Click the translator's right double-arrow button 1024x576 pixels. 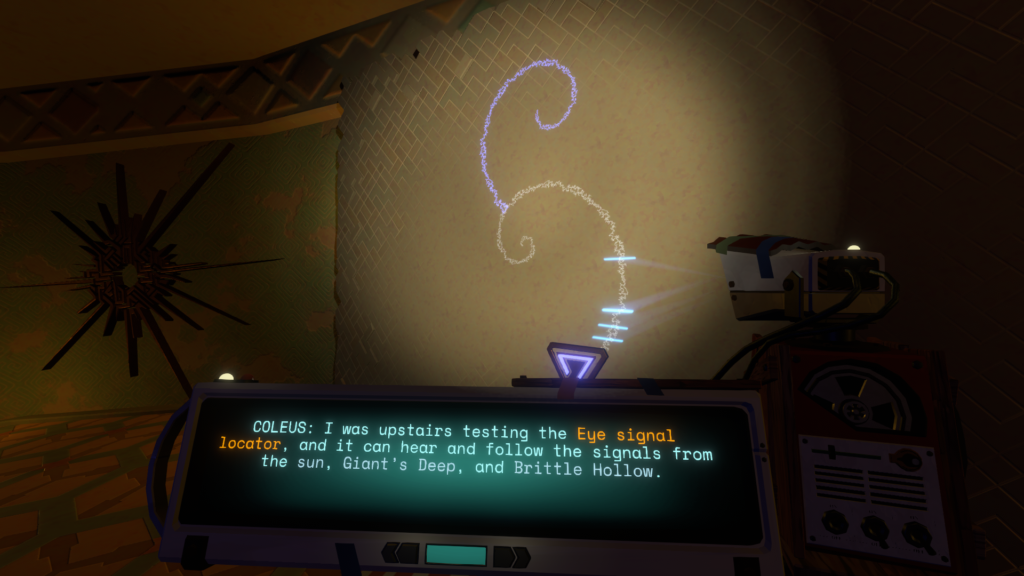click(511, 556)
